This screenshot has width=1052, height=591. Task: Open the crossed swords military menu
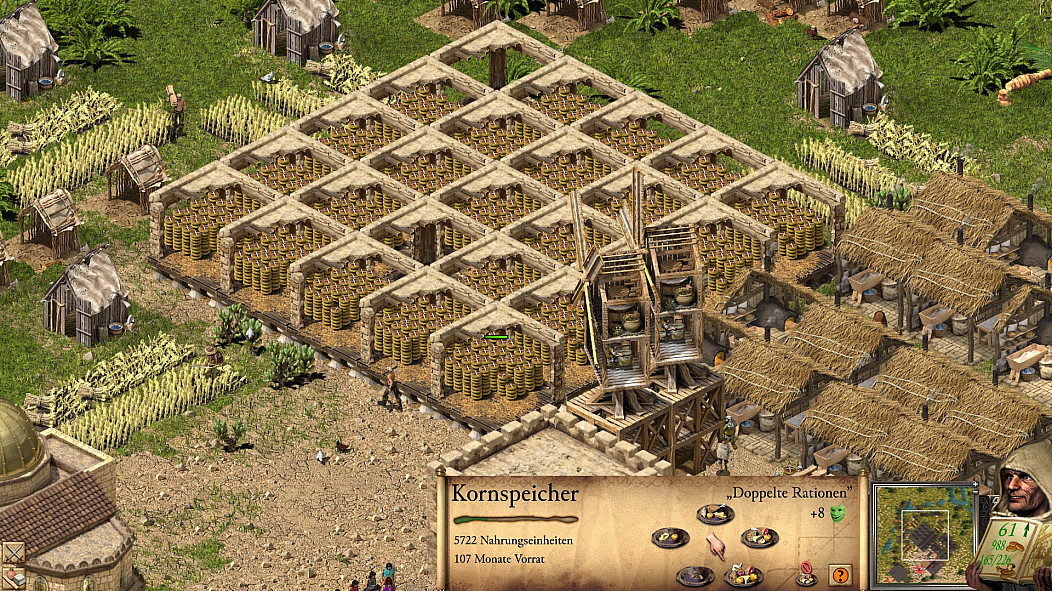(x=12, y=552)
